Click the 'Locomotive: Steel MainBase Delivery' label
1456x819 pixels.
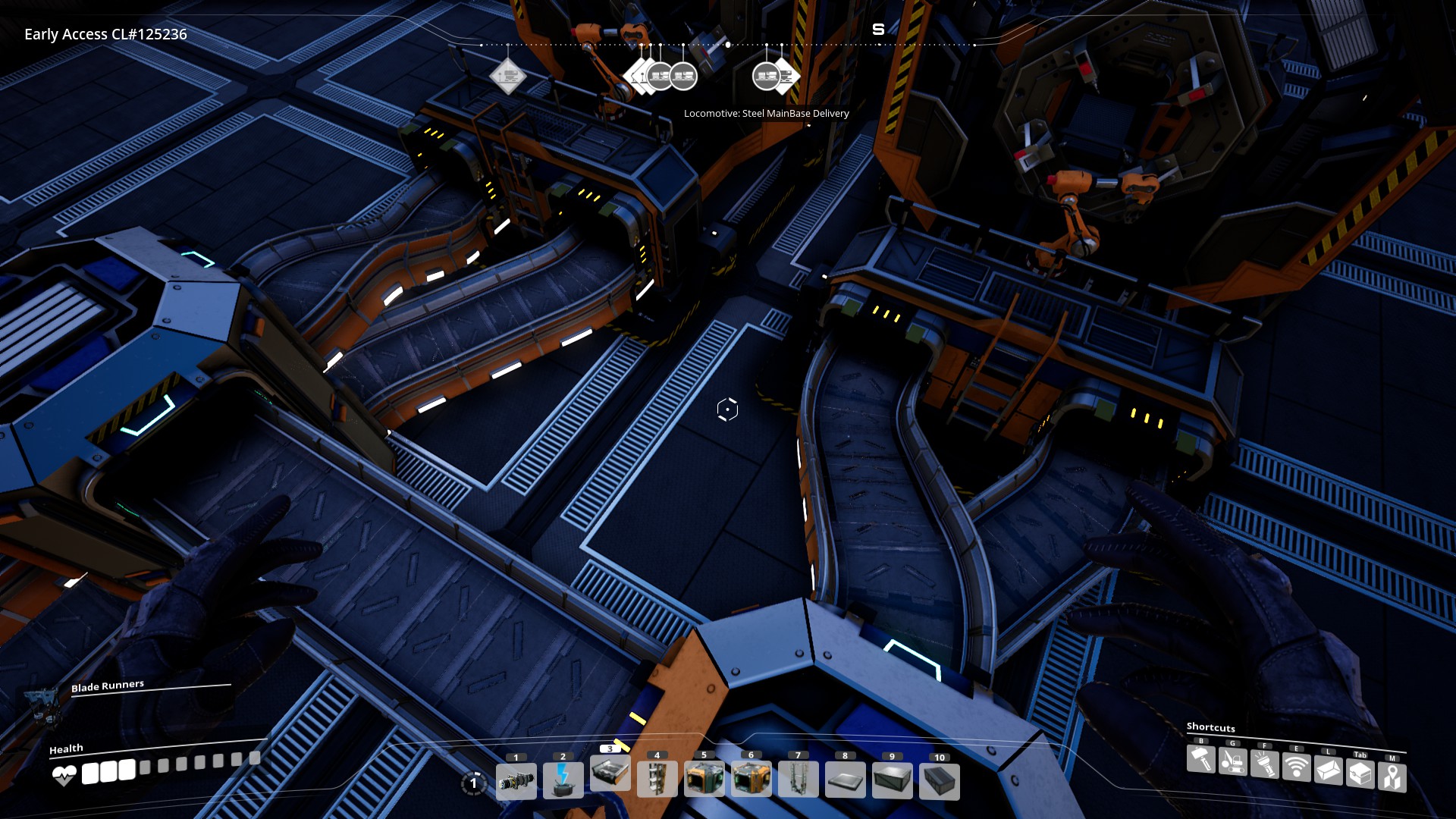coord(767,112)
